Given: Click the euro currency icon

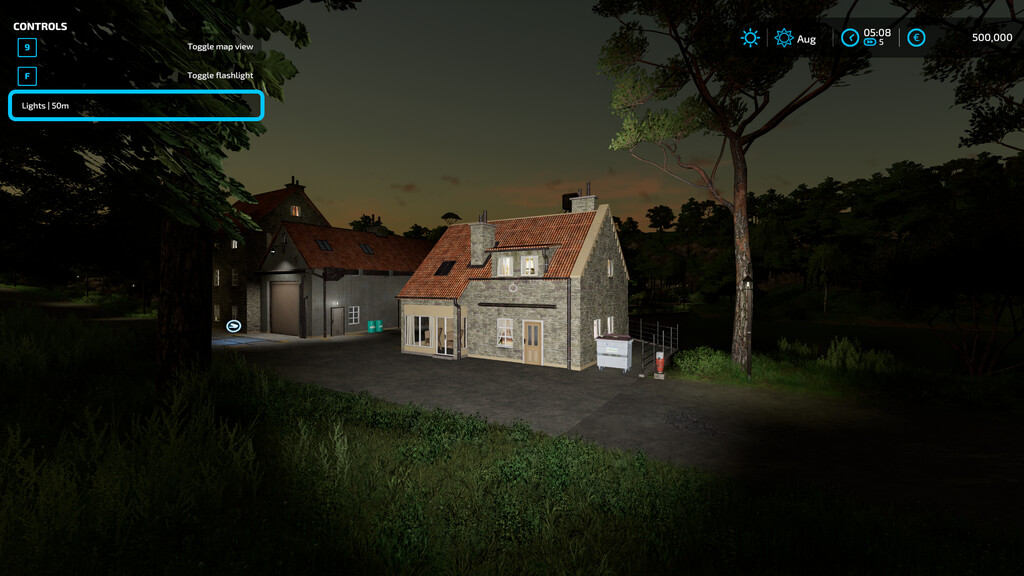Looking at the screenshot, I should click(916, 38).
